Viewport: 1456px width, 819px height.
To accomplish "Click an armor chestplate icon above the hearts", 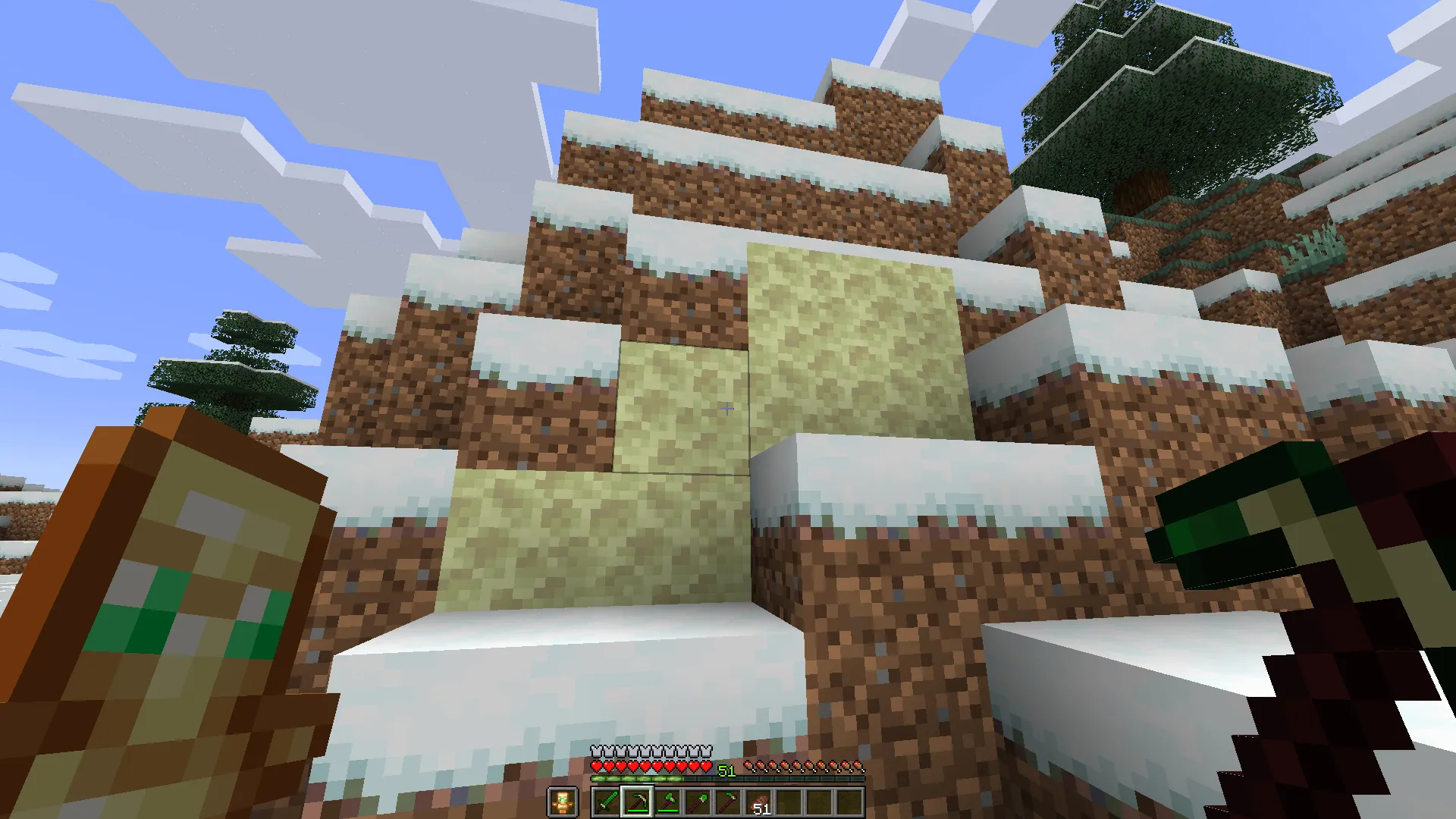I will click(x=598, y=751).
